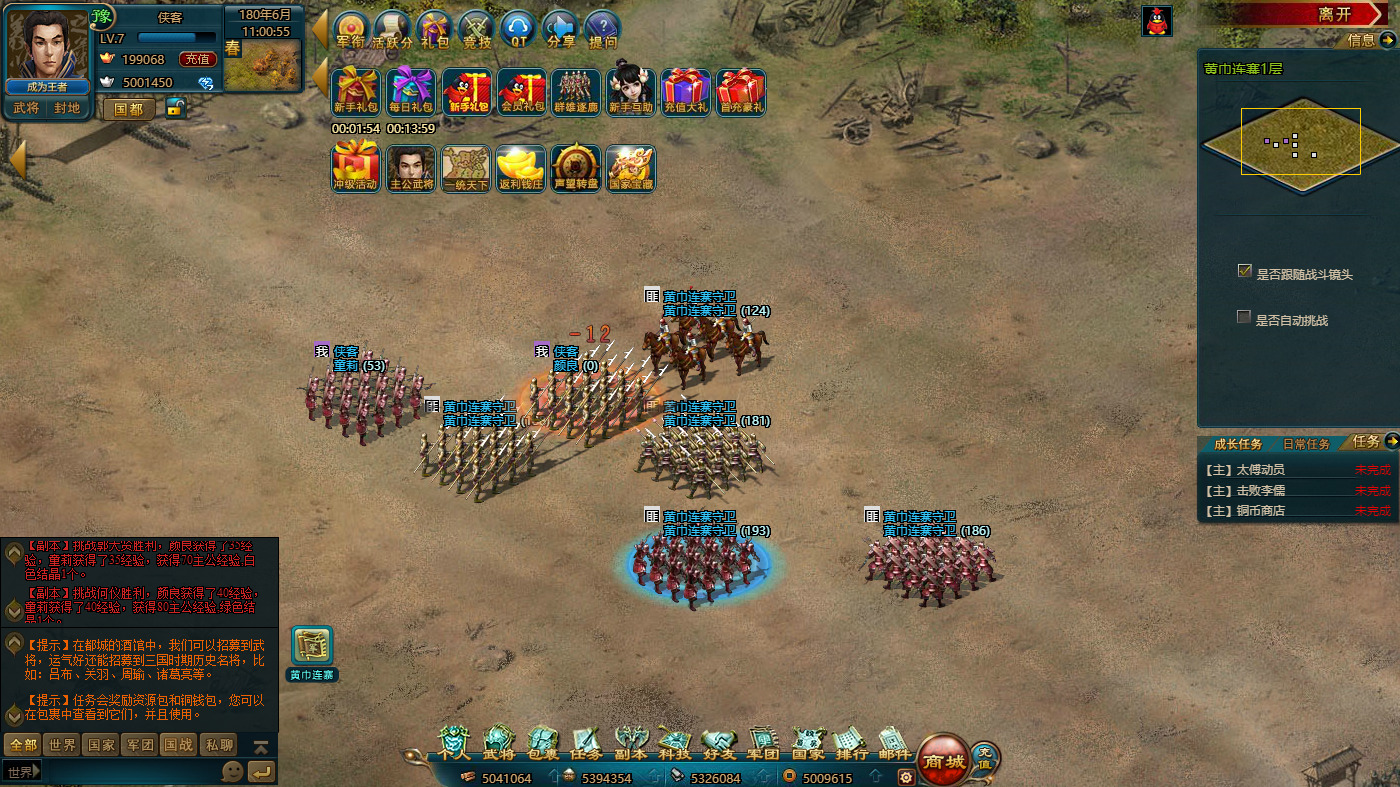Screen dimensions: 1400x787
Task: Open the gear settings icon
Action: [906, 777]
